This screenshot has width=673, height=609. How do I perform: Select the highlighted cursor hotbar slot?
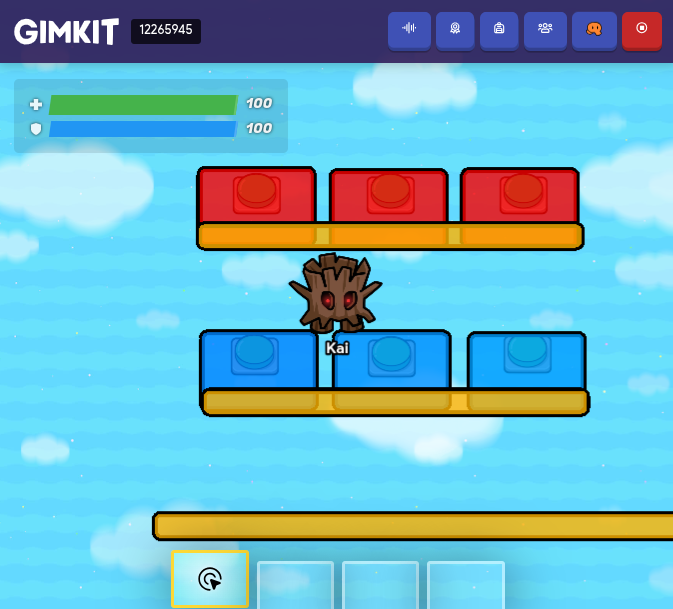pyautogui.click(x=210, y=579)
